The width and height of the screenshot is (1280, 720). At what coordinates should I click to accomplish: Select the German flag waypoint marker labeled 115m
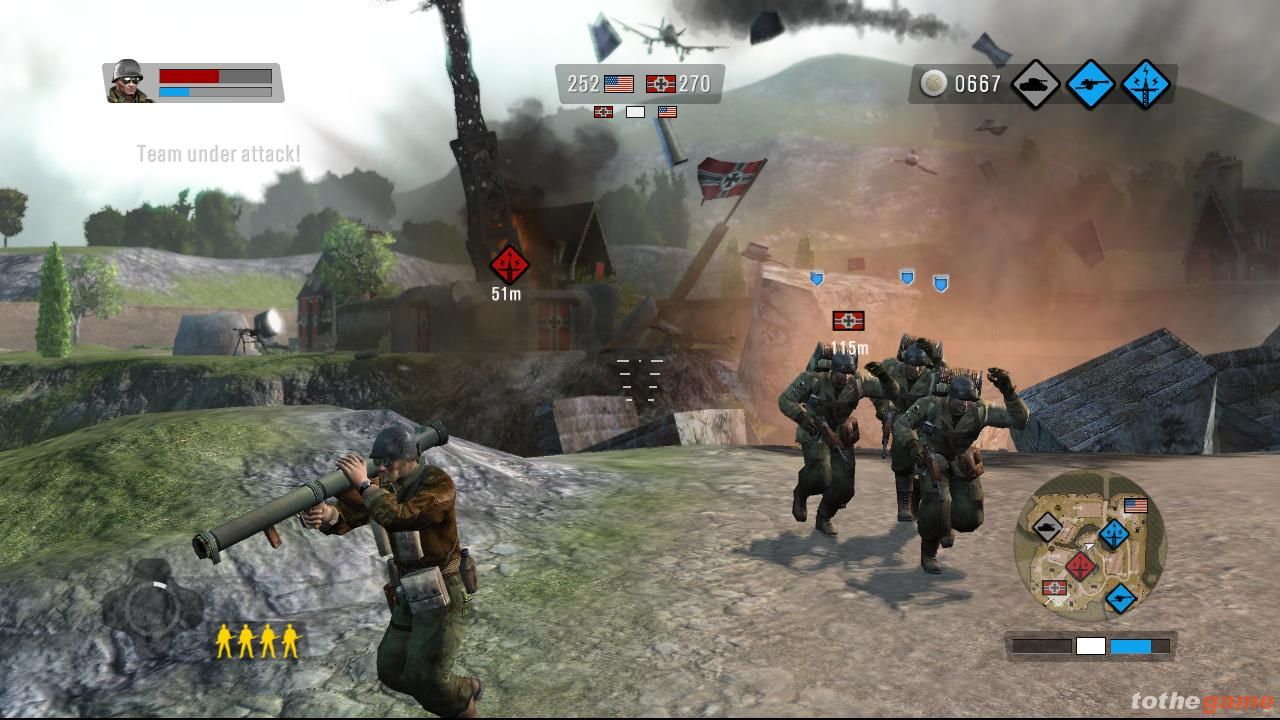[848, 321]
